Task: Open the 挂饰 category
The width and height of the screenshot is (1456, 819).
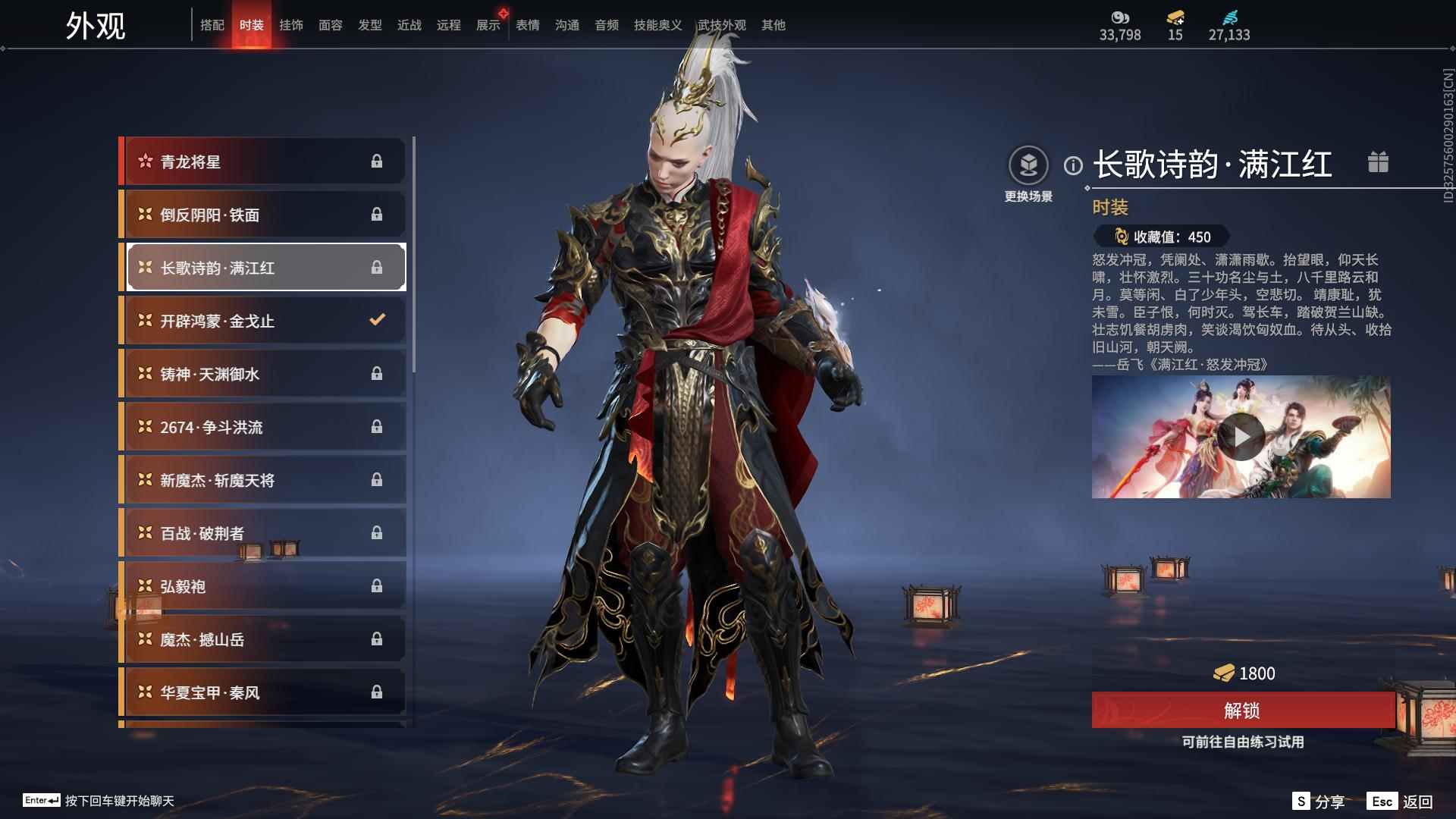Action: (292, 24)
